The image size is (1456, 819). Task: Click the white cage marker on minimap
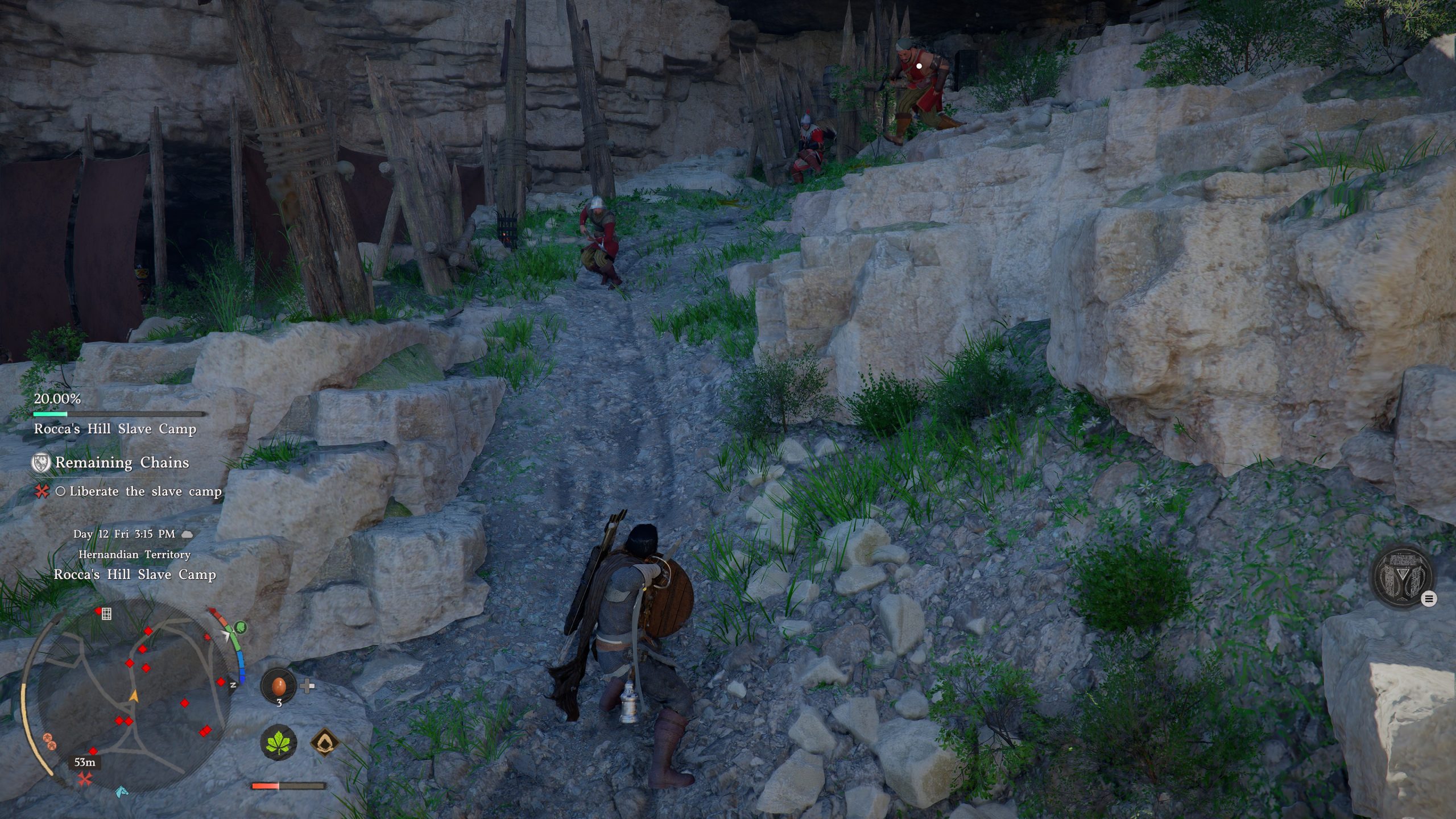coord(106,613)
